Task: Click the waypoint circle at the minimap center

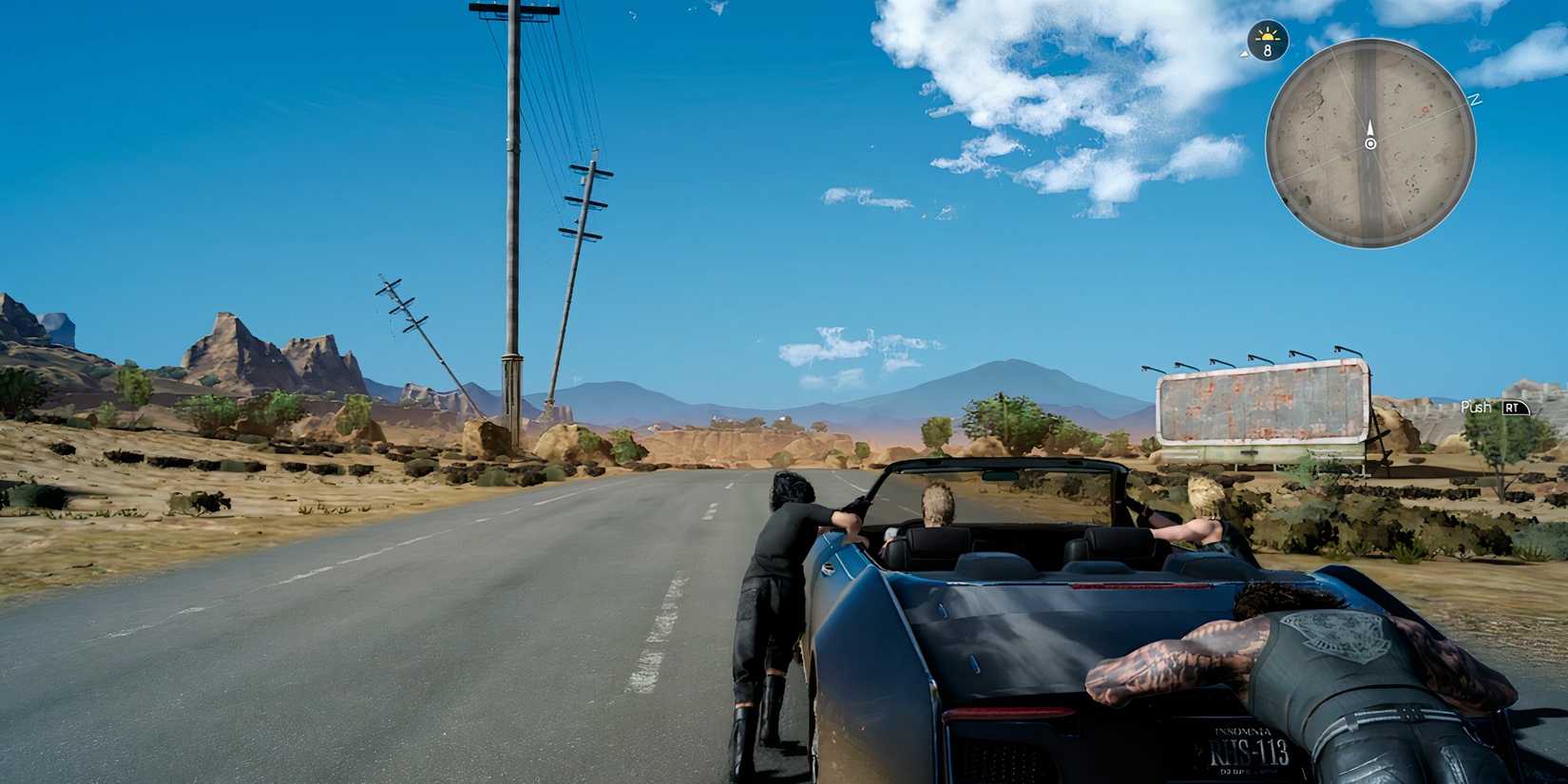Action: click(1370, 143)
